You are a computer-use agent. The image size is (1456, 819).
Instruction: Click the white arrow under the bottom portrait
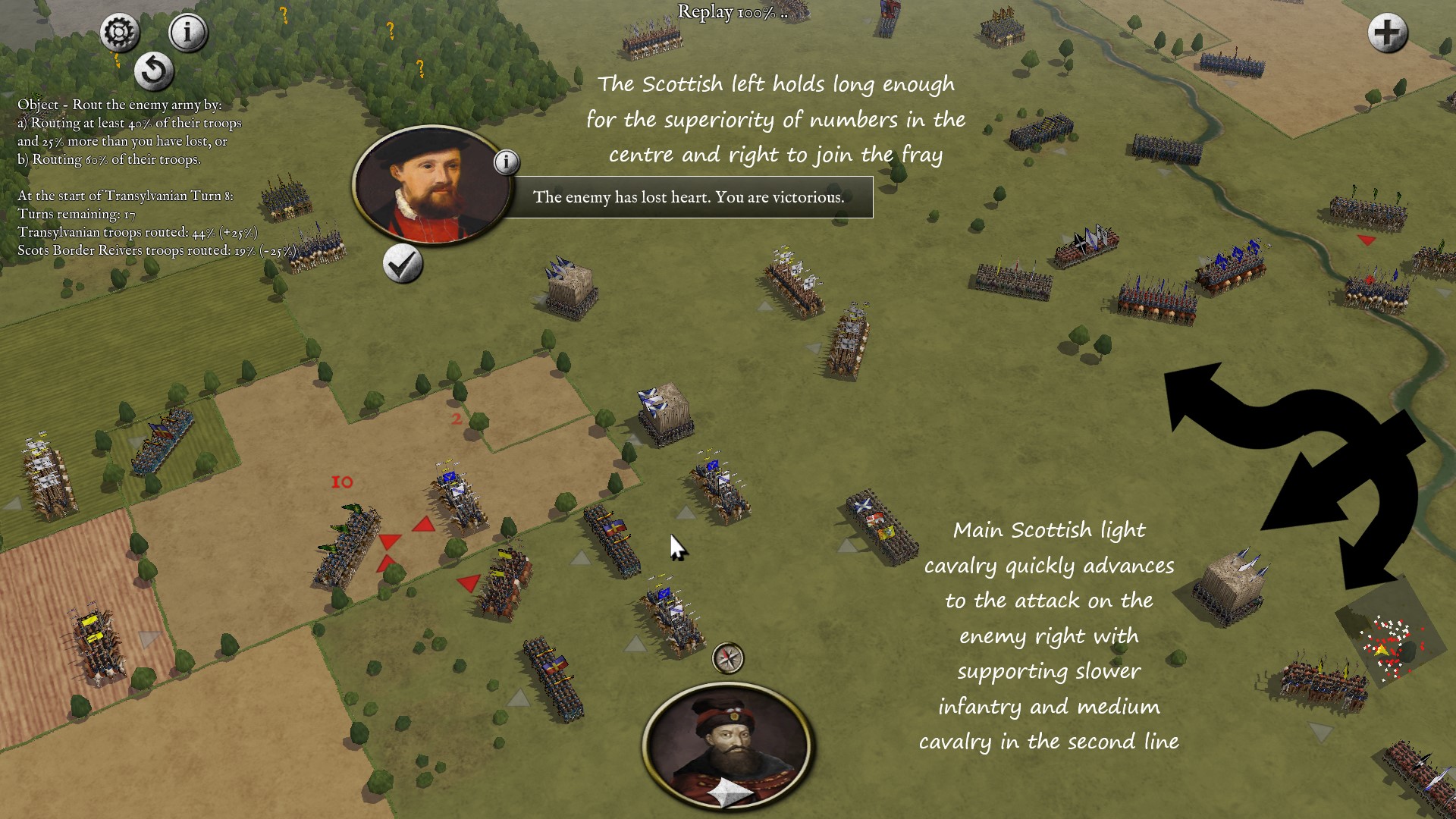(730, 794)
